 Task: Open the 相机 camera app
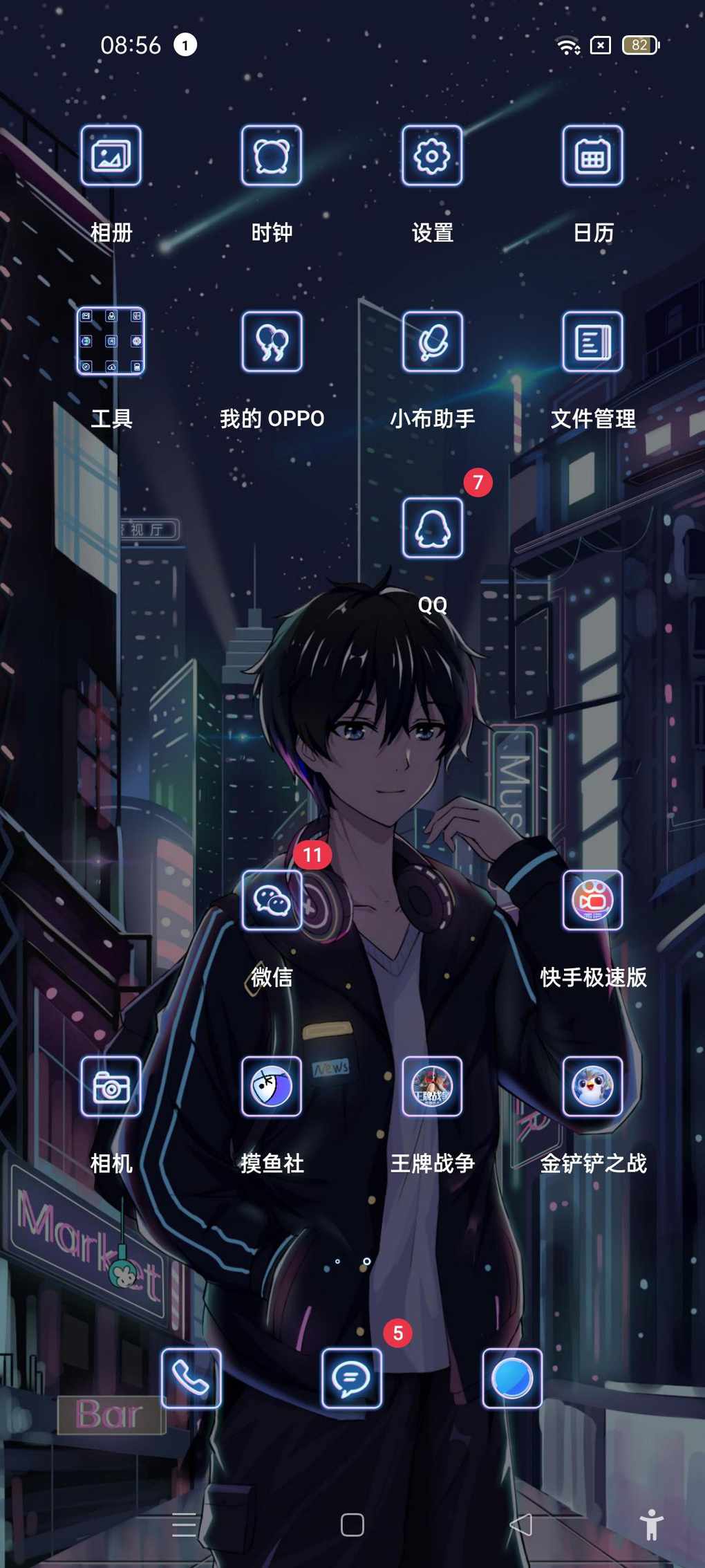111,1087
